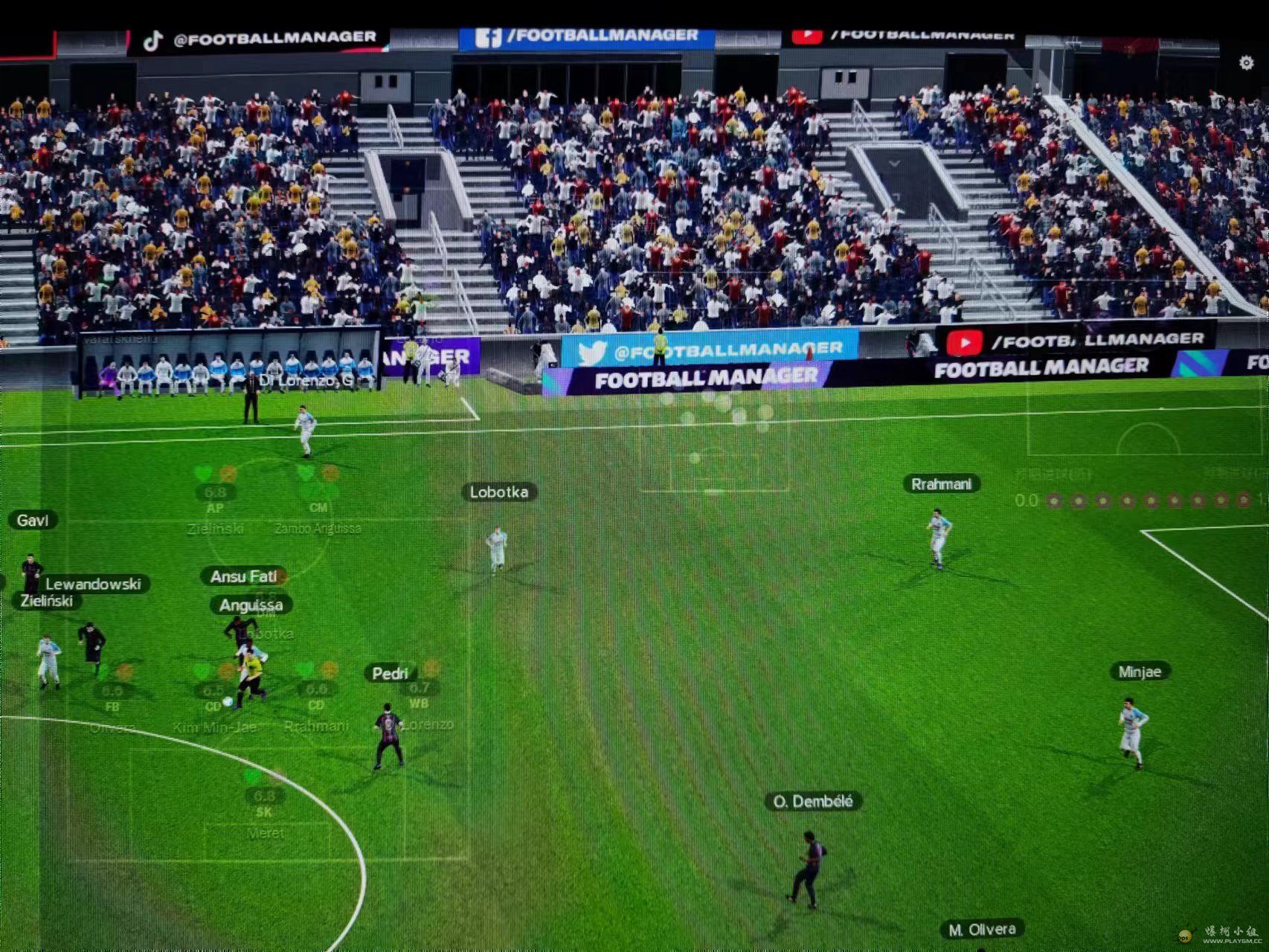Open the match settings gear icon
The image size is (1269, 952).
pyautogui.click(x=1247, y=63)
